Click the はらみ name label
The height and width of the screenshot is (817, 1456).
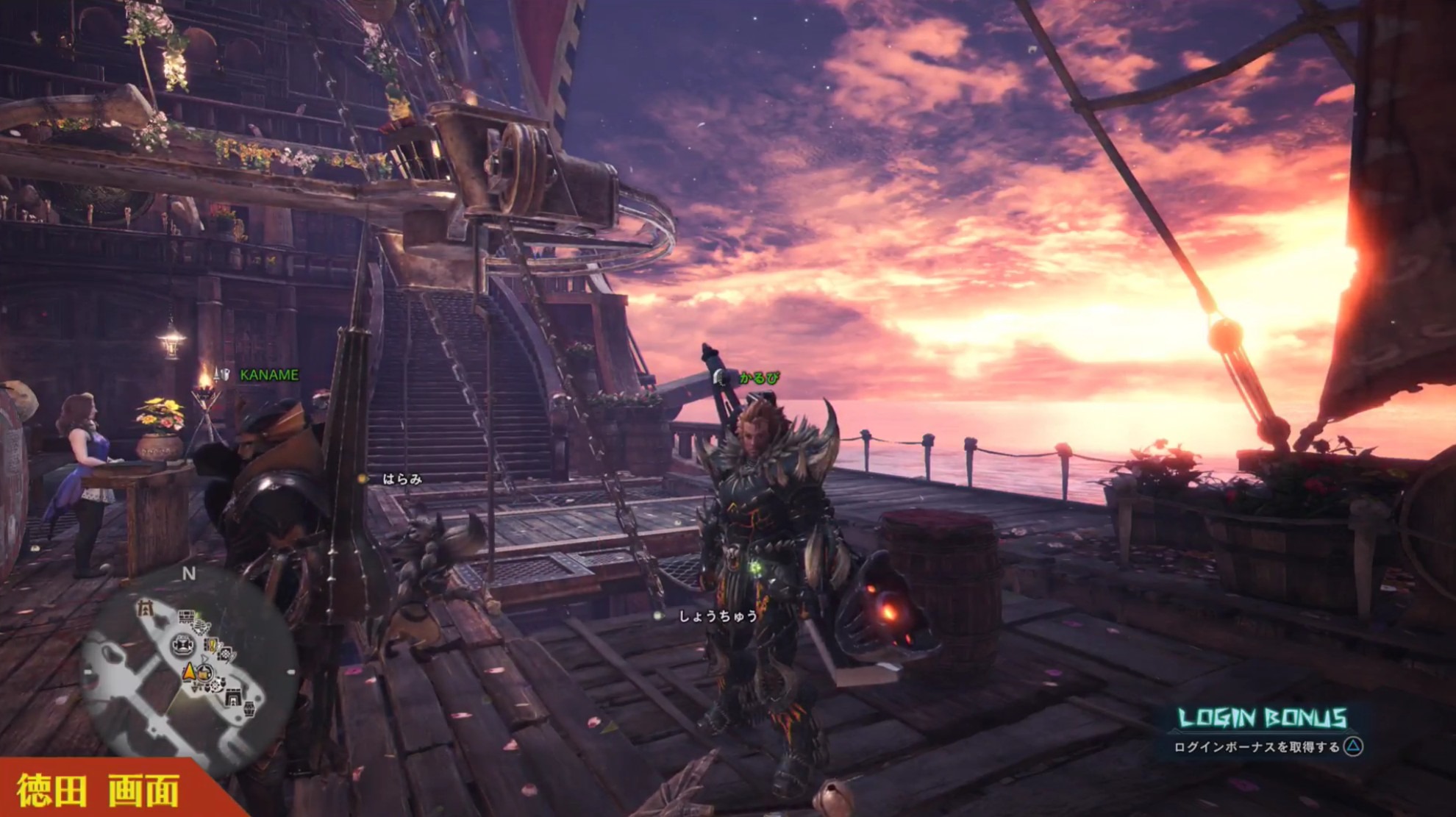coord(402,479)
